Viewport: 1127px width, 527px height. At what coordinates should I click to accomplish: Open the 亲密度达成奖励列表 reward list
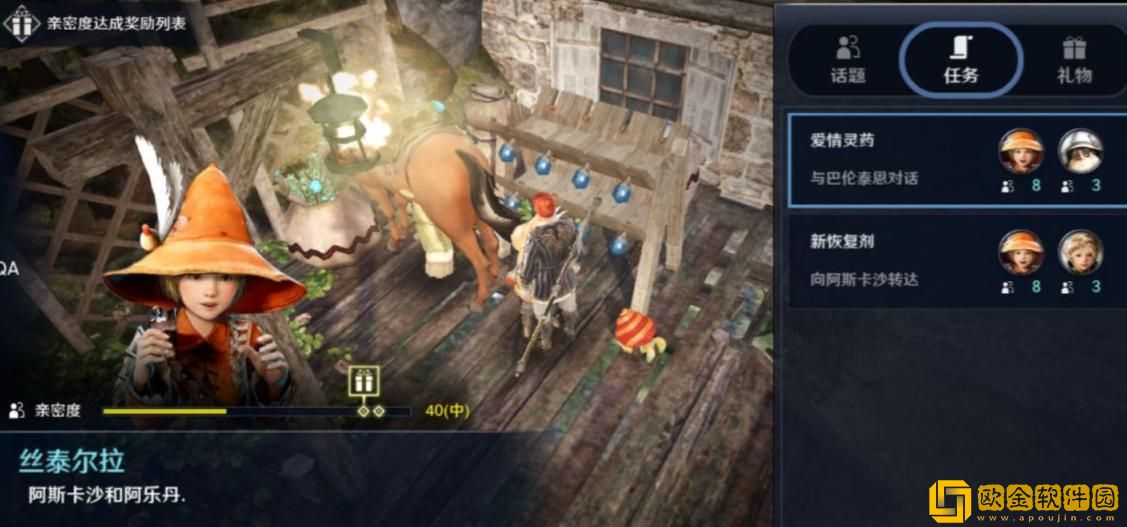(x=100, y=23)
